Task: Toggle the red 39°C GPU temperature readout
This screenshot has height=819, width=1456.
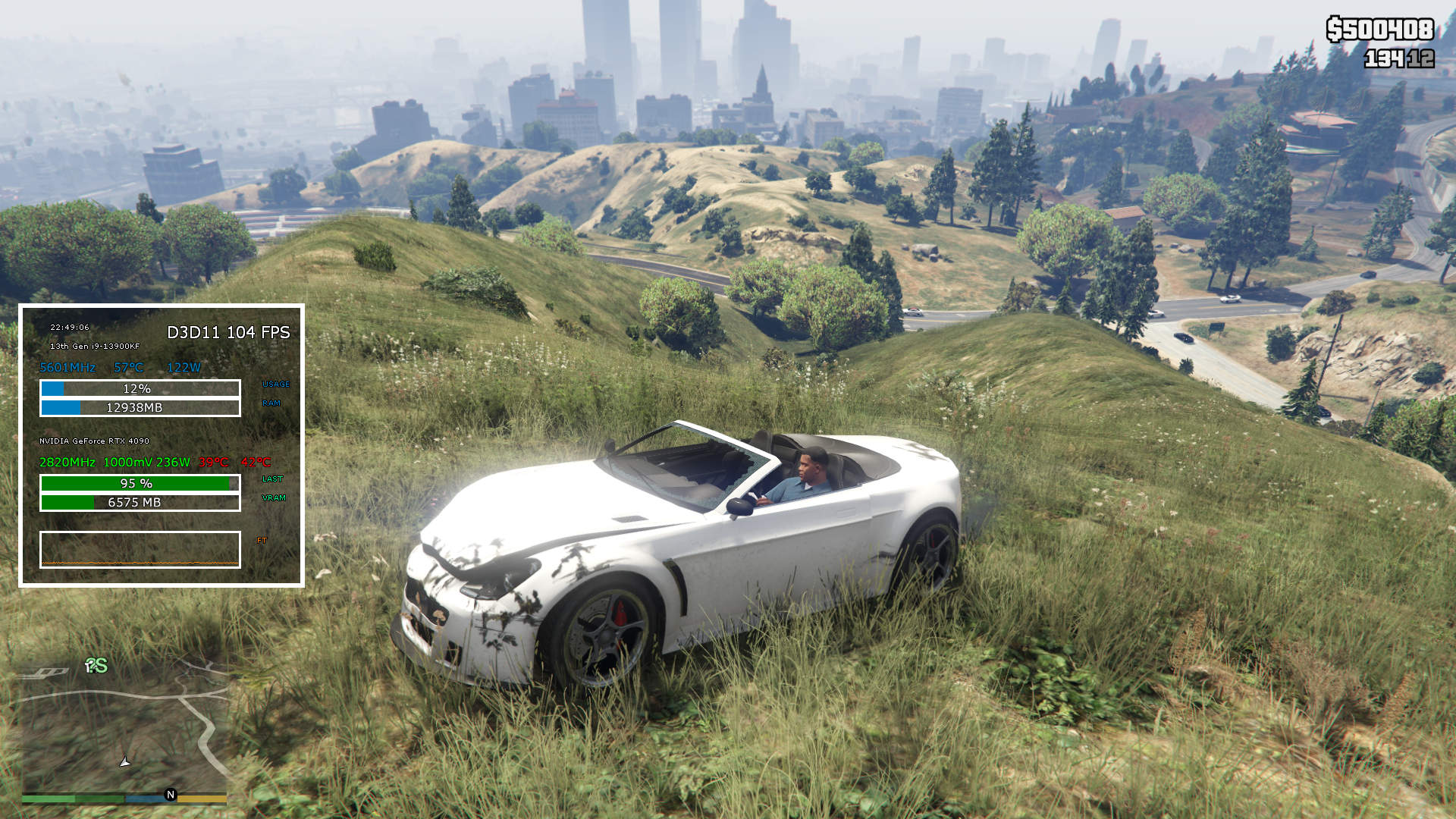Action: point(213,461)
